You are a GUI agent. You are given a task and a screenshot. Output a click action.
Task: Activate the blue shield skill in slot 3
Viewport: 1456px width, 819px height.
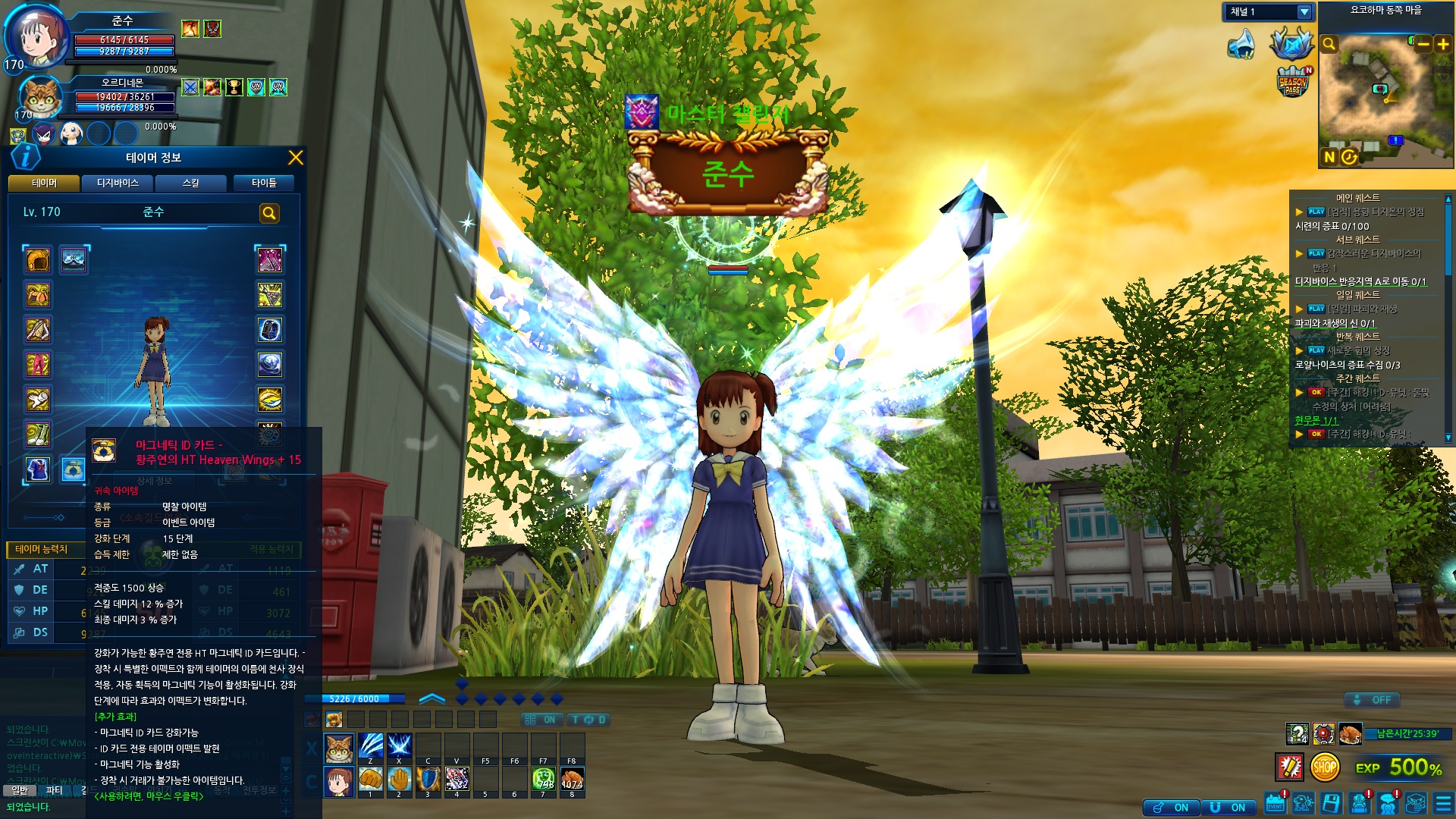tap(428, 778)
